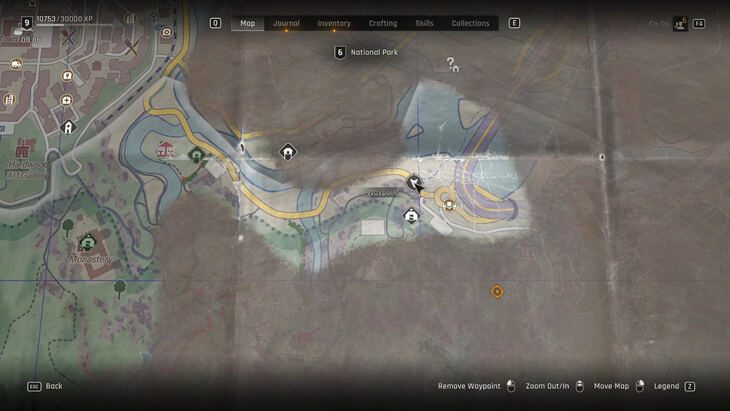The image size is (730, 411).
Task: Switch to the Journal tab
Action: coord(286,23)
